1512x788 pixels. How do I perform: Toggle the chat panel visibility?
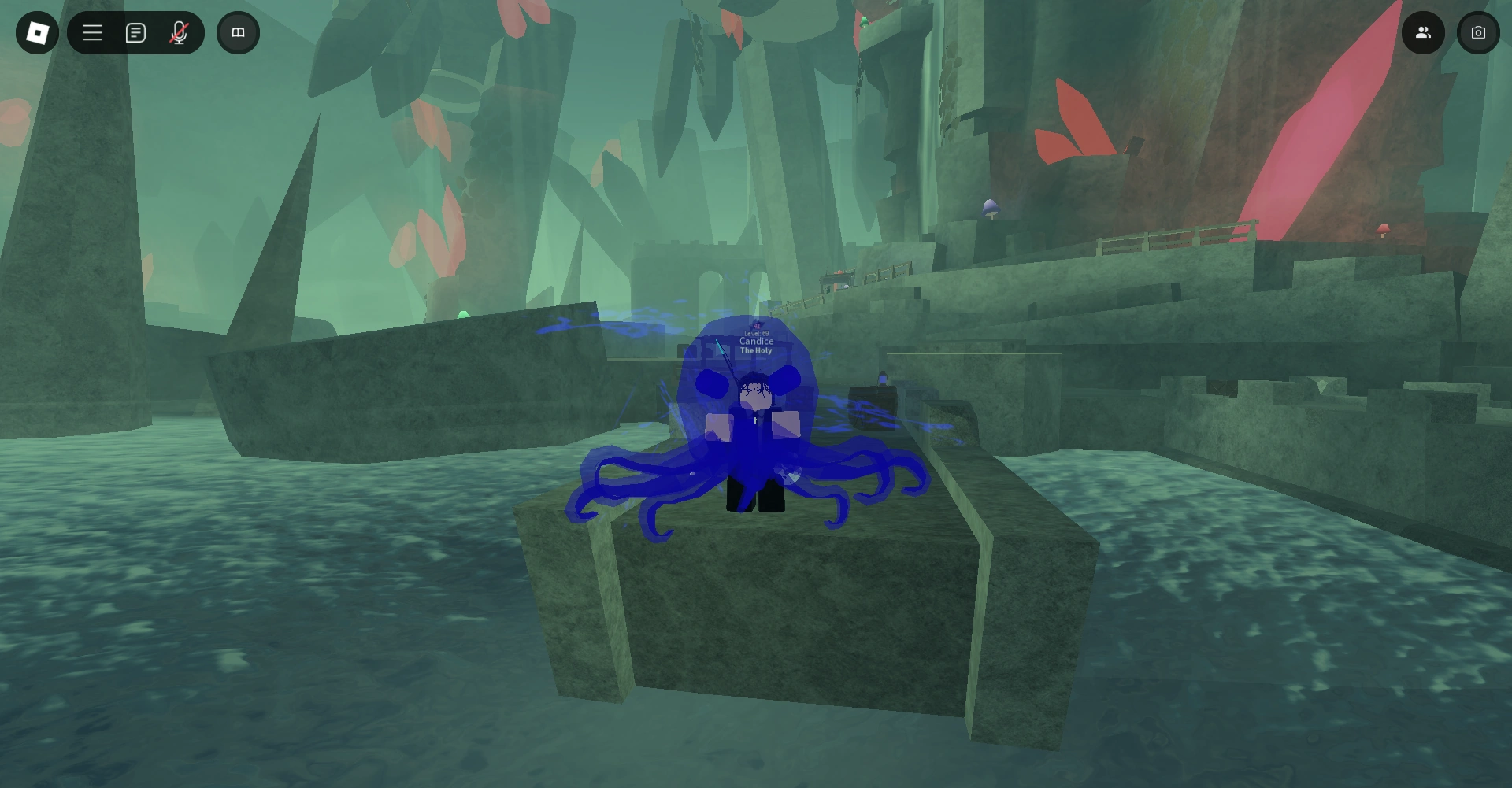(x=135, y=32)
